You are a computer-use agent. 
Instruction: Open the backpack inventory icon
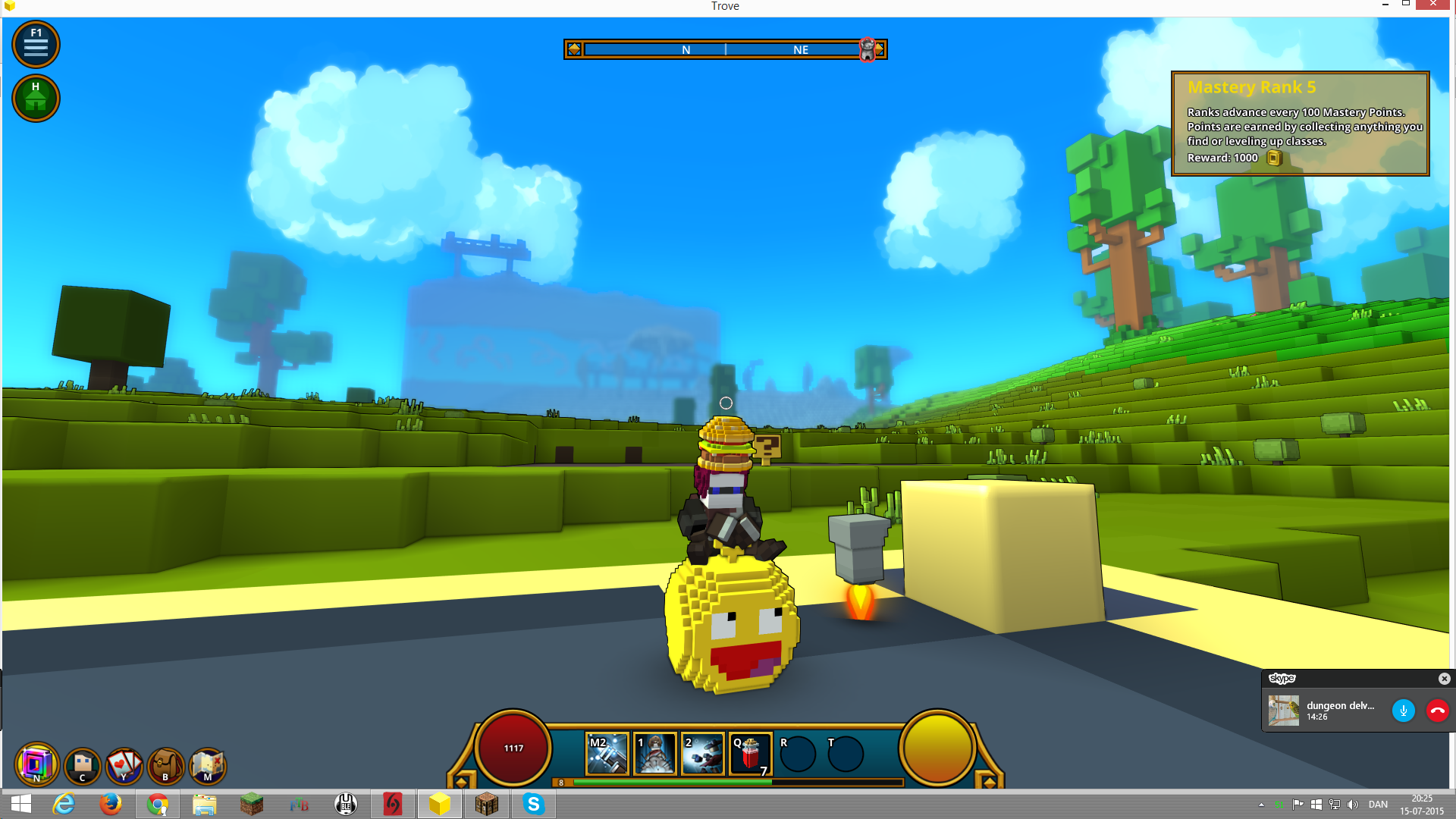pyautogui.click(x=165, y=764)
